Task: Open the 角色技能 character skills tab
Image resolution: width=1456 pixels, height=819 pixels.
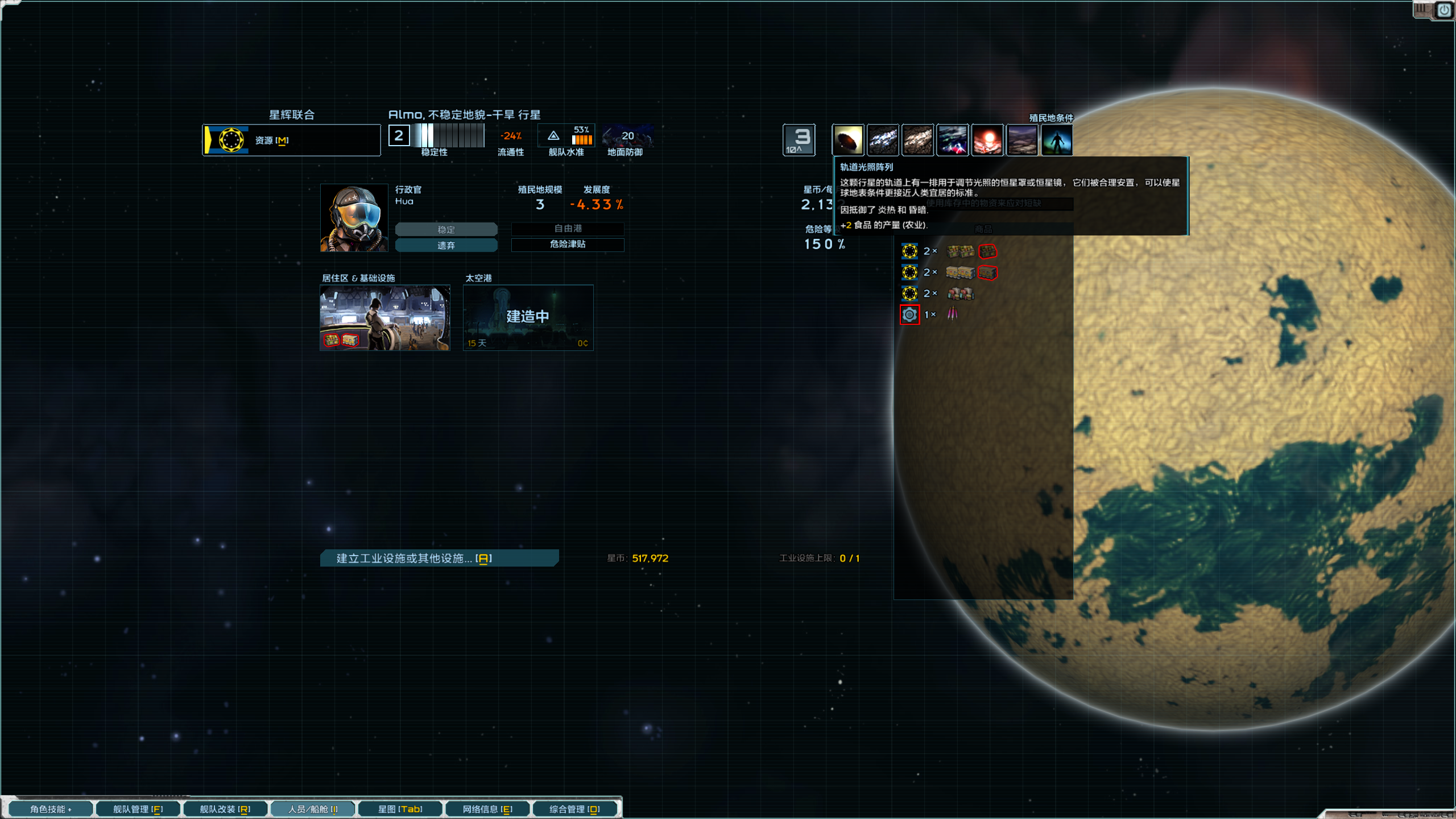Action: (50, 809)
